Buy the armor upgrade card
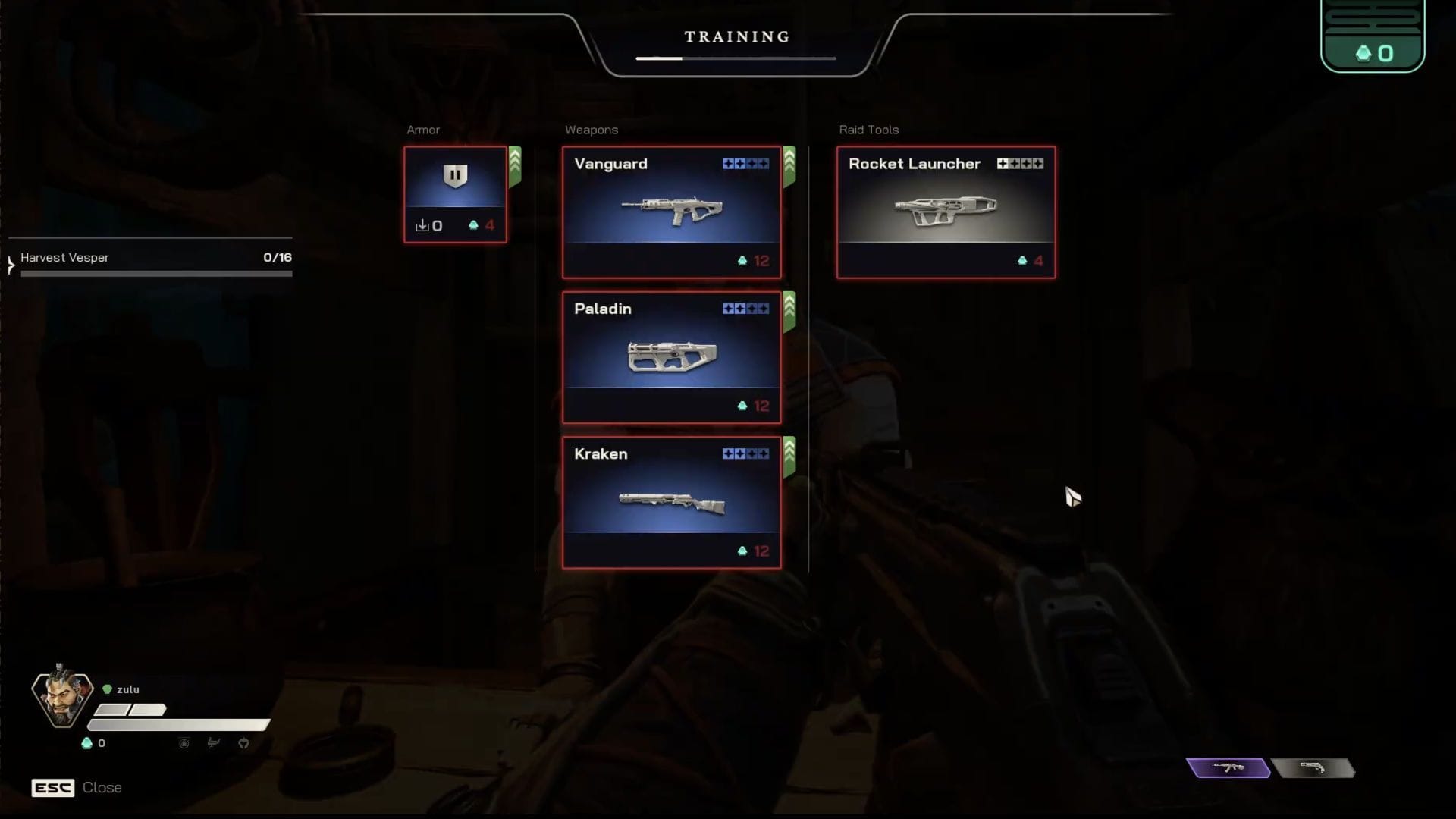 (455, 195)
